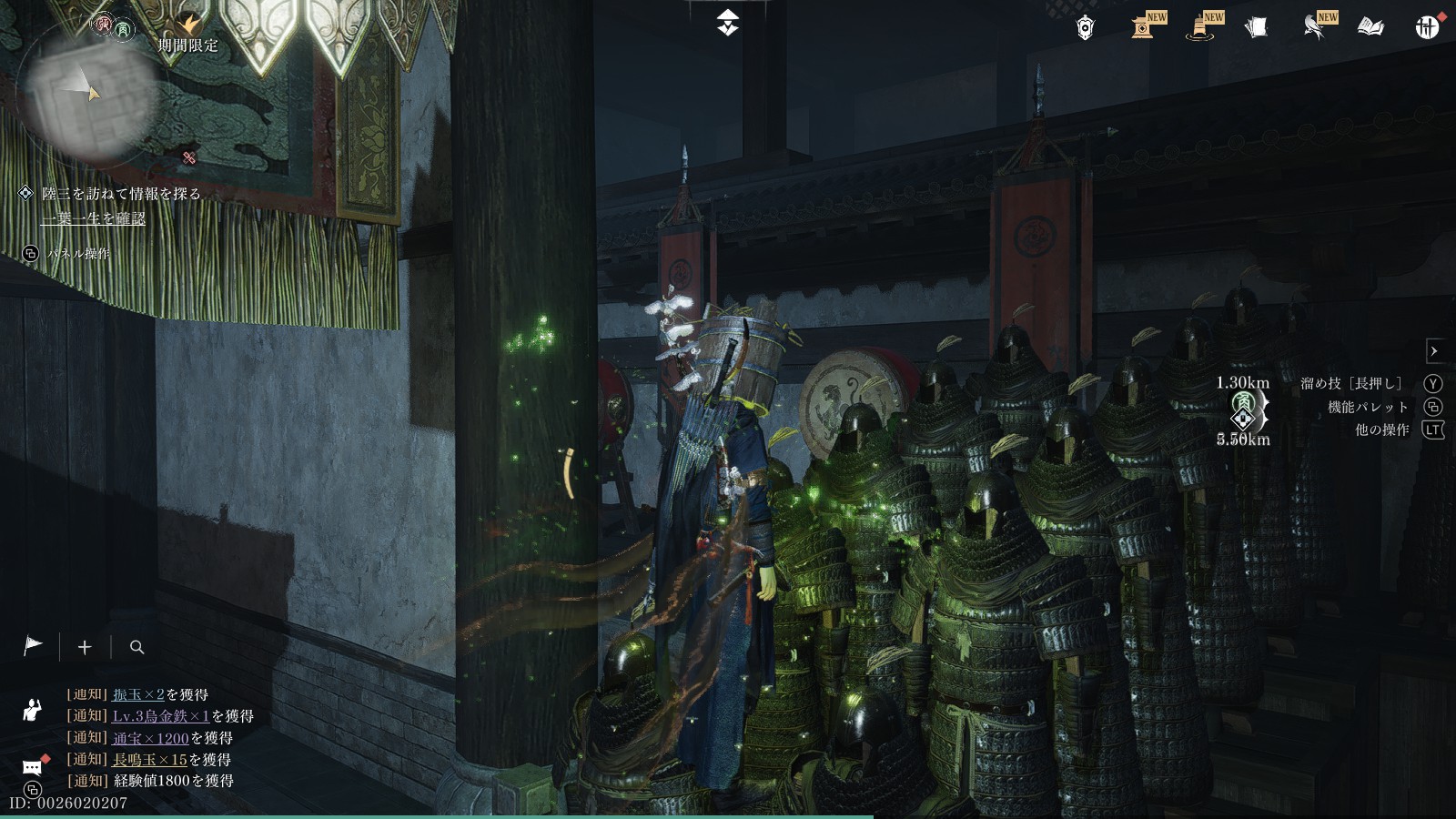Open the paper scrolls icon
Viewport: 1456px width, 819px height.
(1257, 27)
